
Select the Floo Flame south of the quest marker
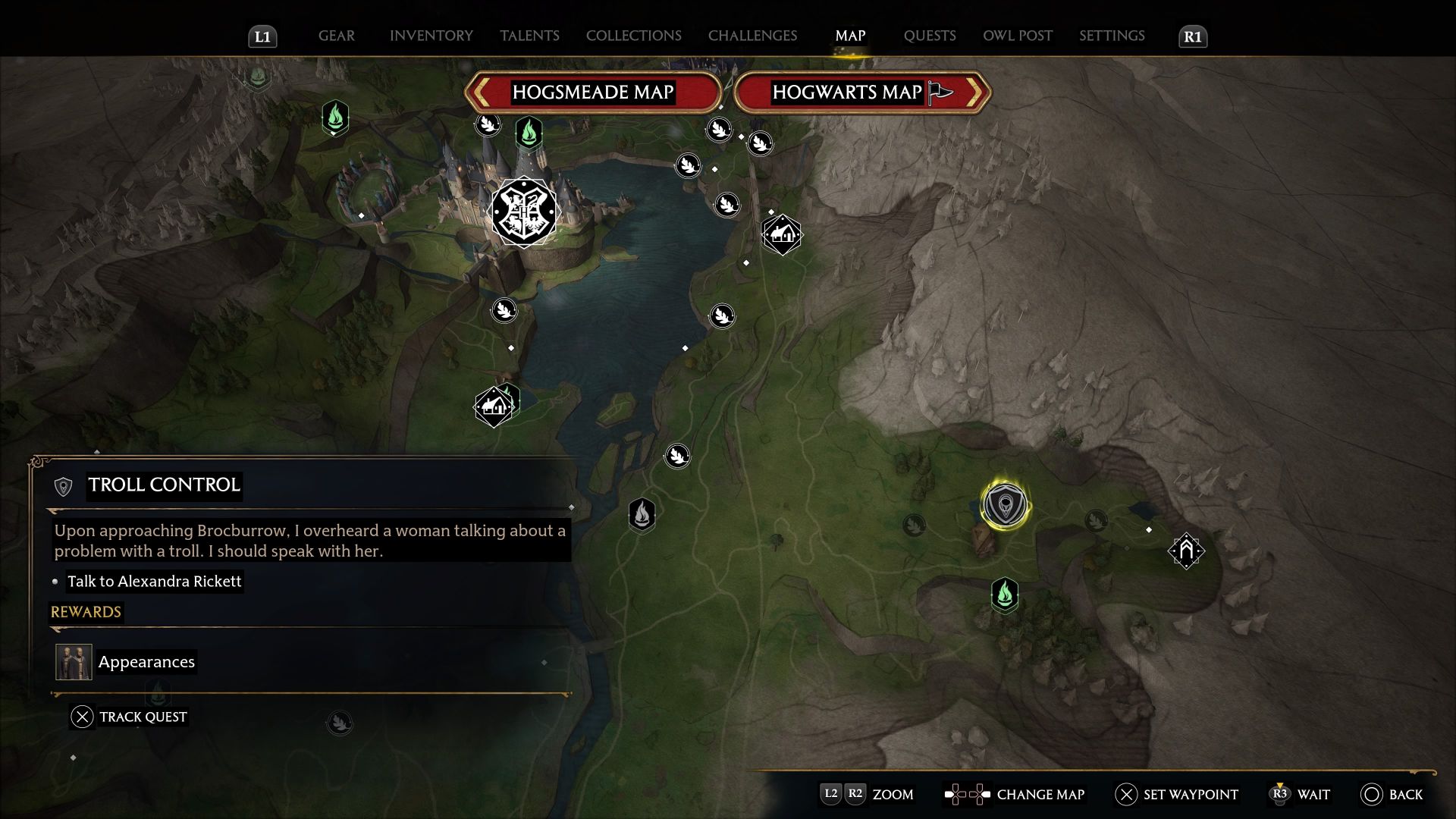tap(1005, 594)
